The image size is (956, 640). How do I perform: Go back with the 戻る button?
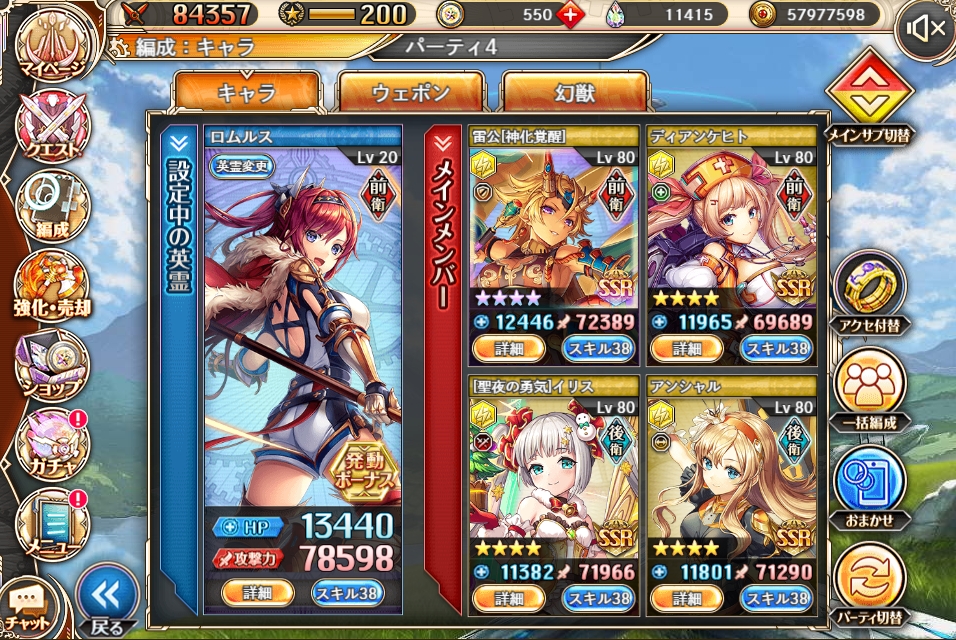107,600
